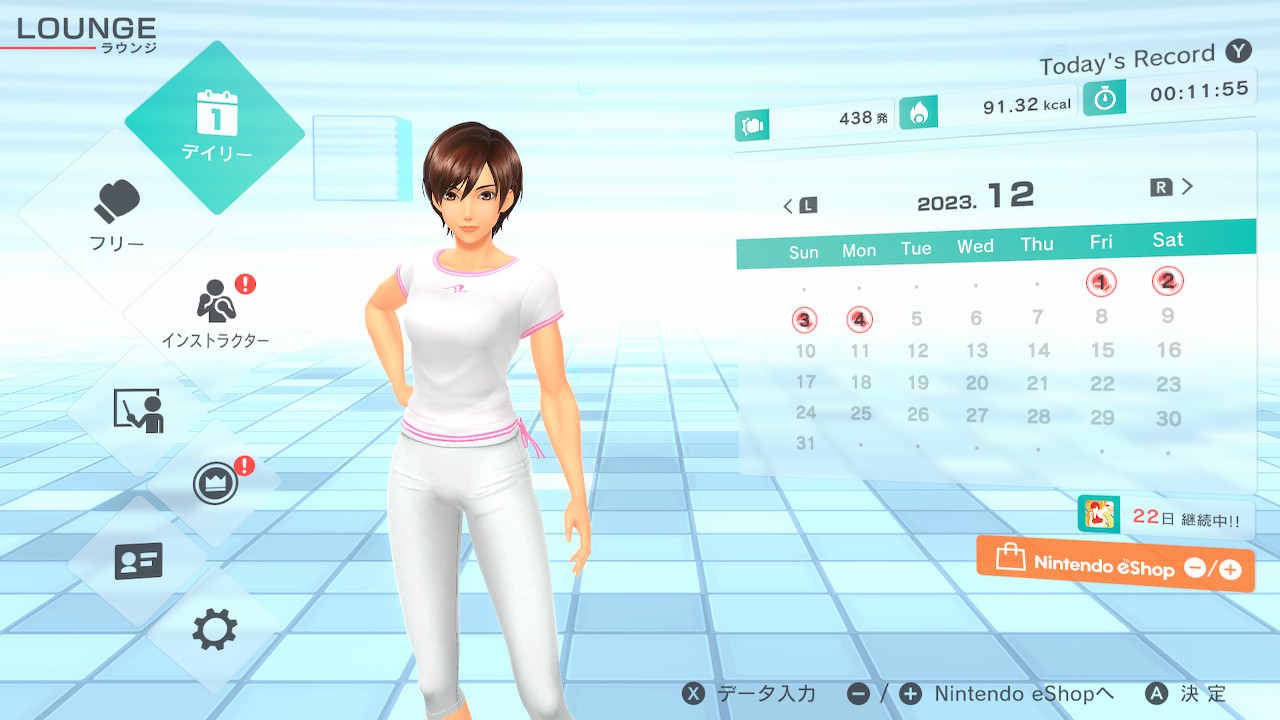Choose December 15 on the calendar
Image resolution: width=1280 pixels, height=720 pixels.
(1102, 350)
